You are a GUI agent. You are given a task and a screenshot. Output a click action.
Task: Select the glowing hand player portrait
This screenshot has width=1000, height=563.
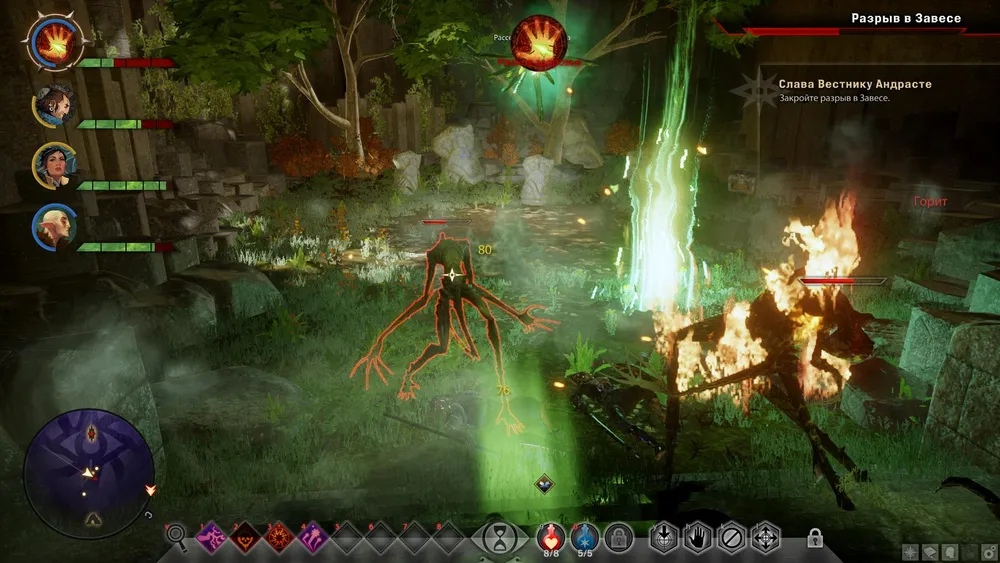coord(52,43)
